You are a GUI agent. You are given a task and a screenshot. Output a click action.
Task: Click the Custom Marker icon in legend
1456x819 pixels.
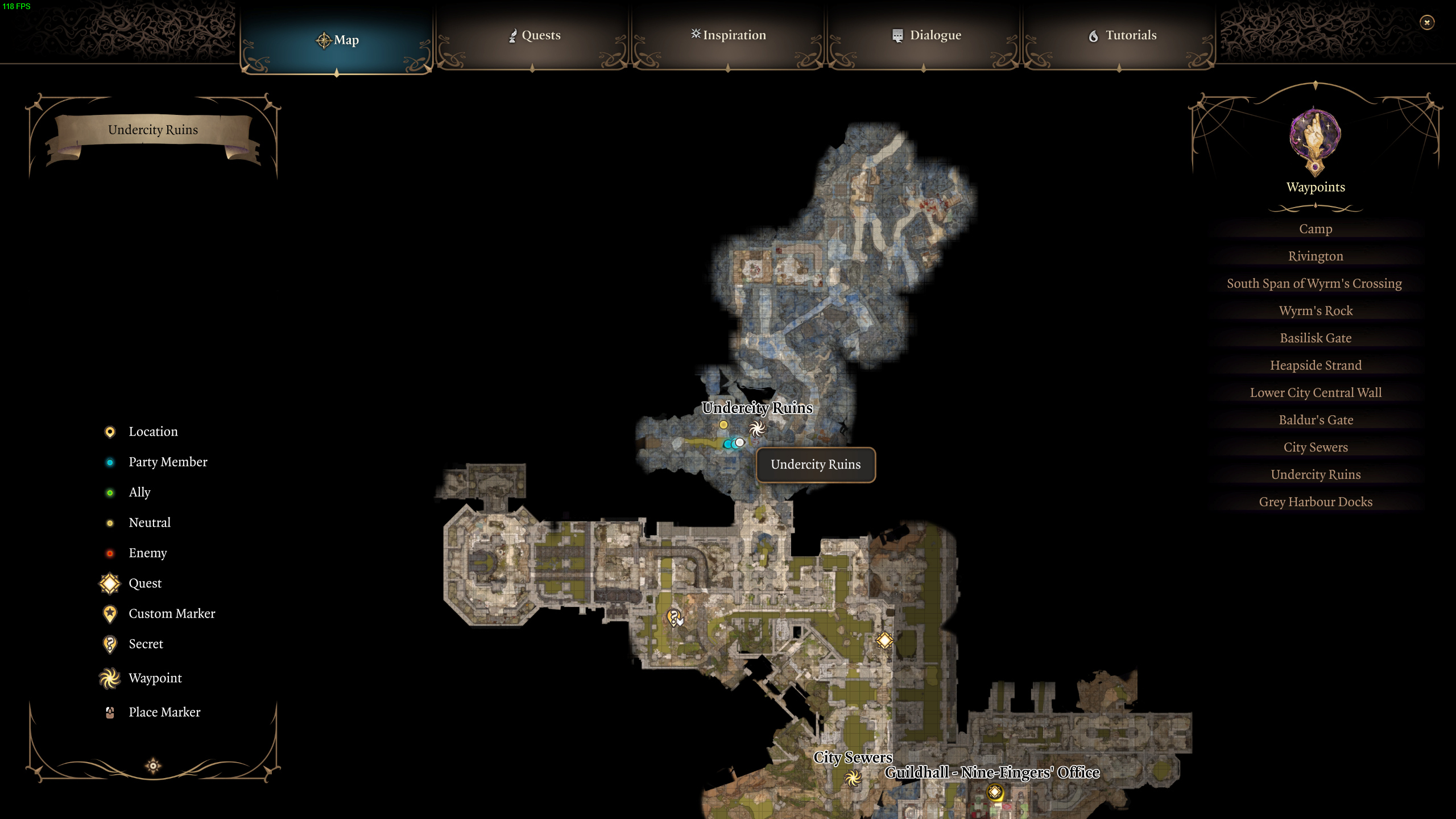(110, 614)
